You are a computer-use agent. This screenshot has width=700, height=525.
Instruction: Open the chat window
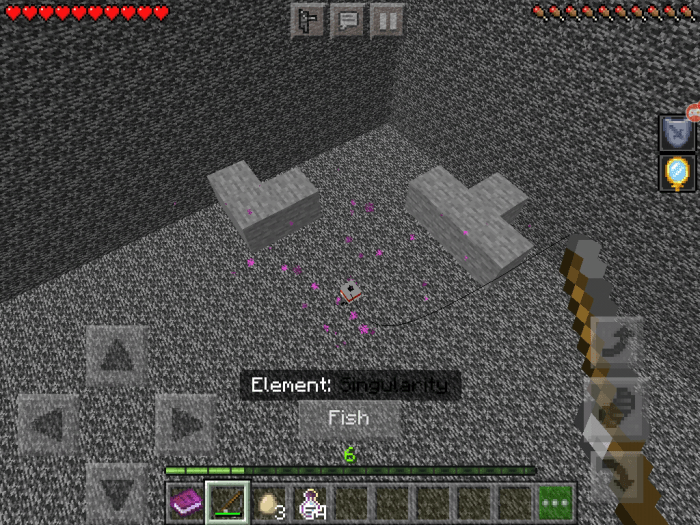tap(347, 21)
